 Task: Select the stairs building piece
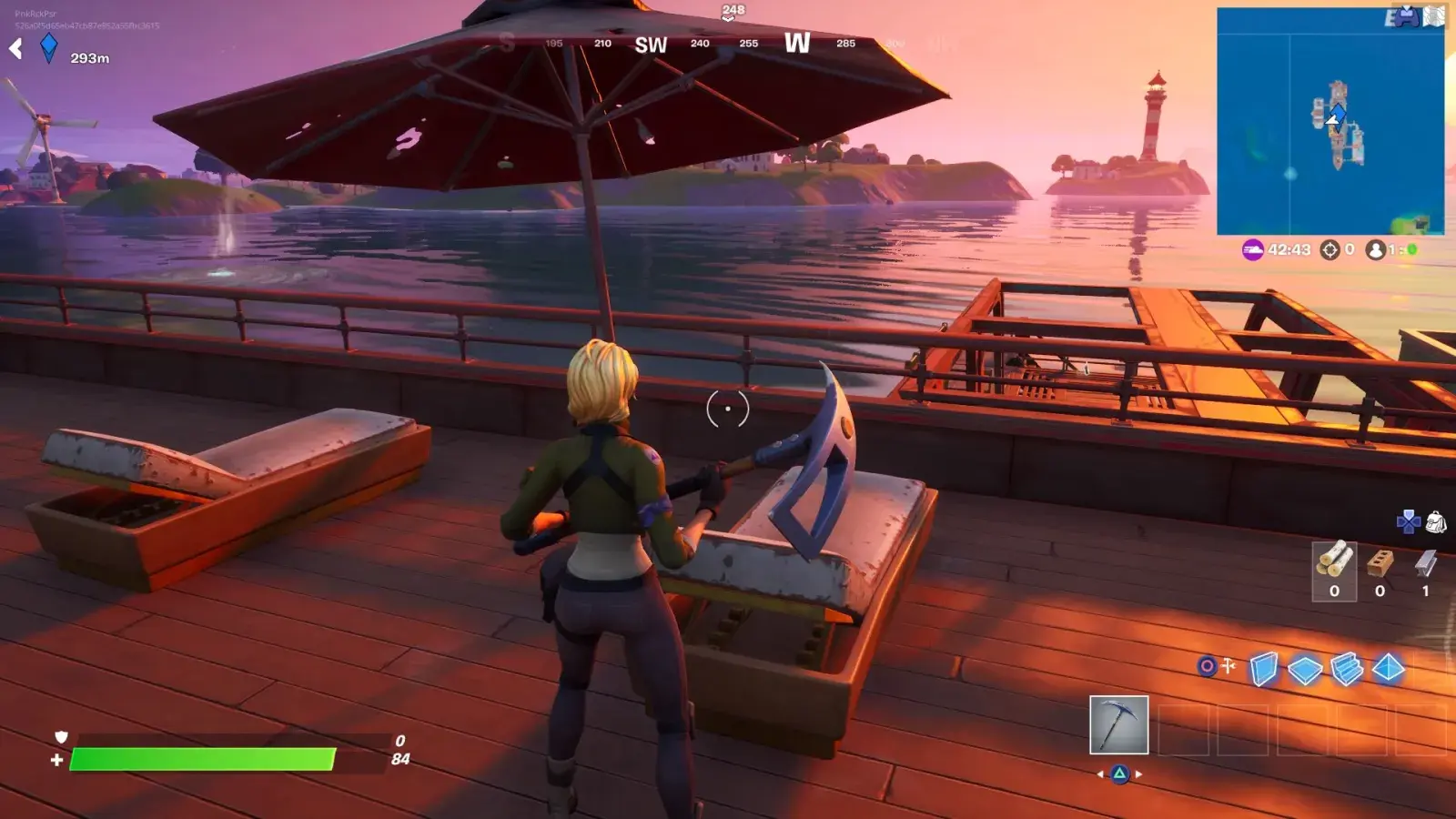[x=1347, y=669]
